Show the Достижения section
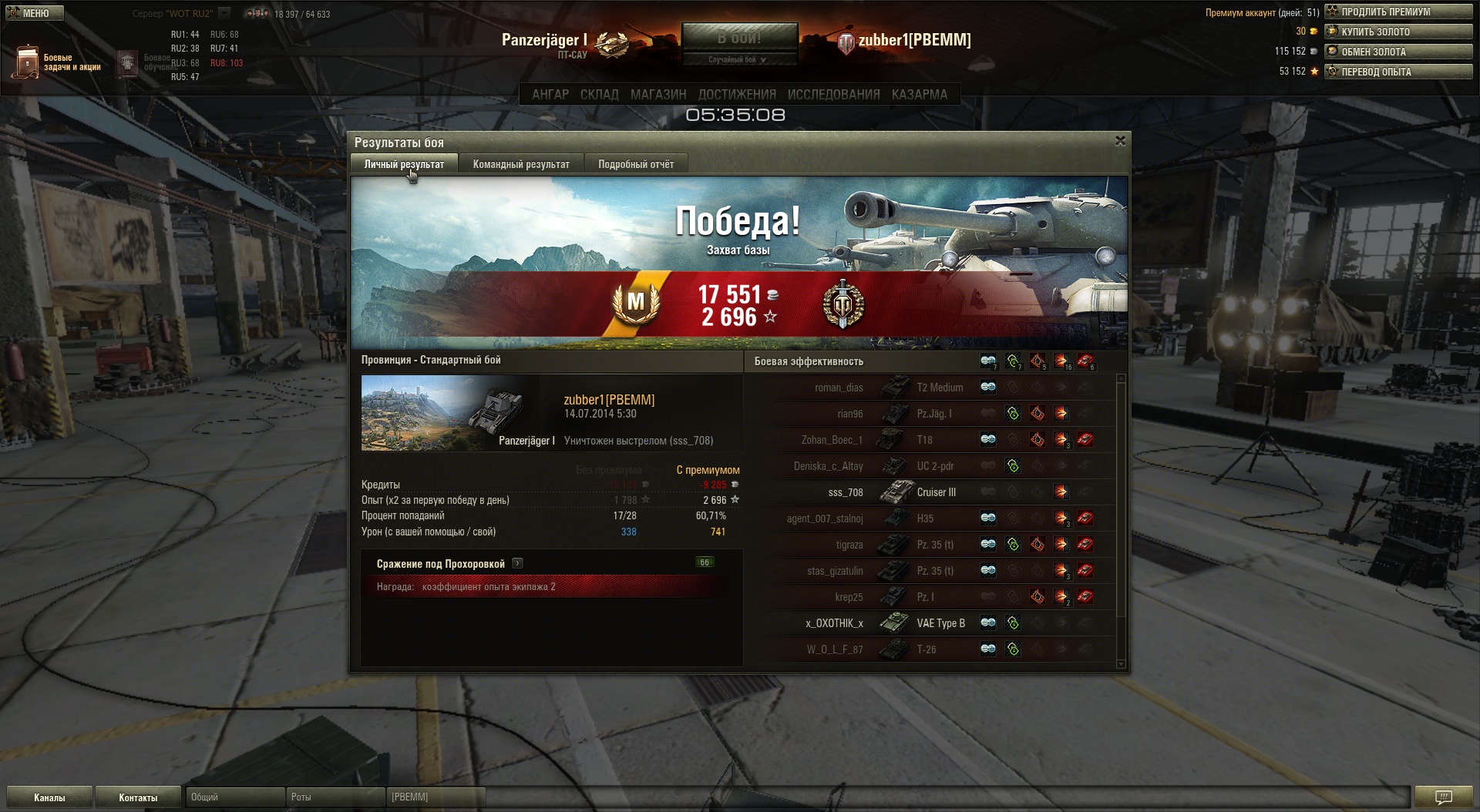 (x=737, y=94)
